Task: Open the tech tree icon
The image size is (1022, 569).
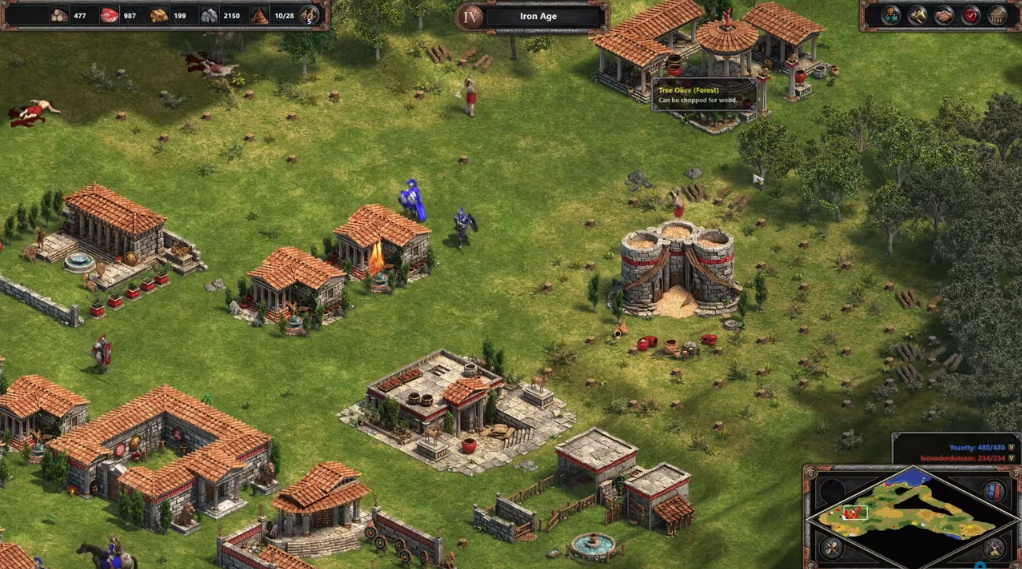Action: tap(890, 15)
